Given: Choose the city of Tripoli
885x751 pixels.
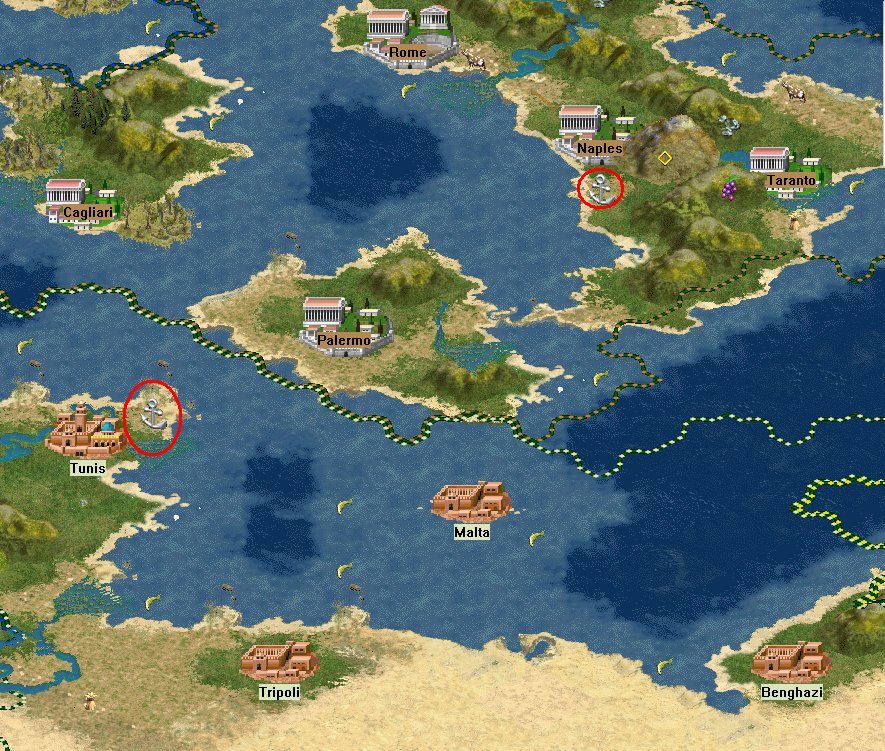Looking at the screenshot, I should pyautogui.click(x=279, y=663).
